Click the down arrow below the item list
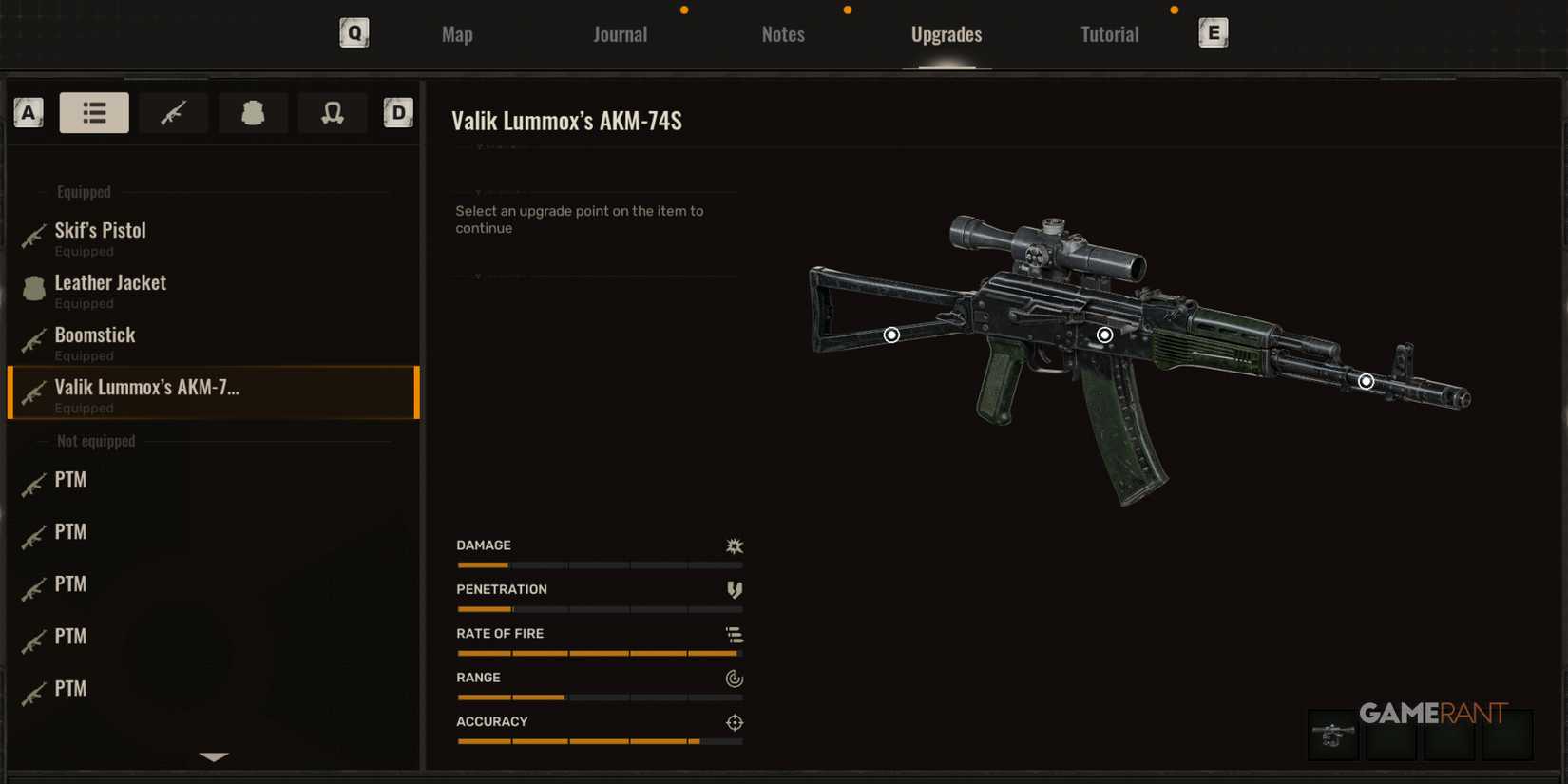Image resolution: width=1568 pixels, height=784 pixels. click(x=213, y=756)
